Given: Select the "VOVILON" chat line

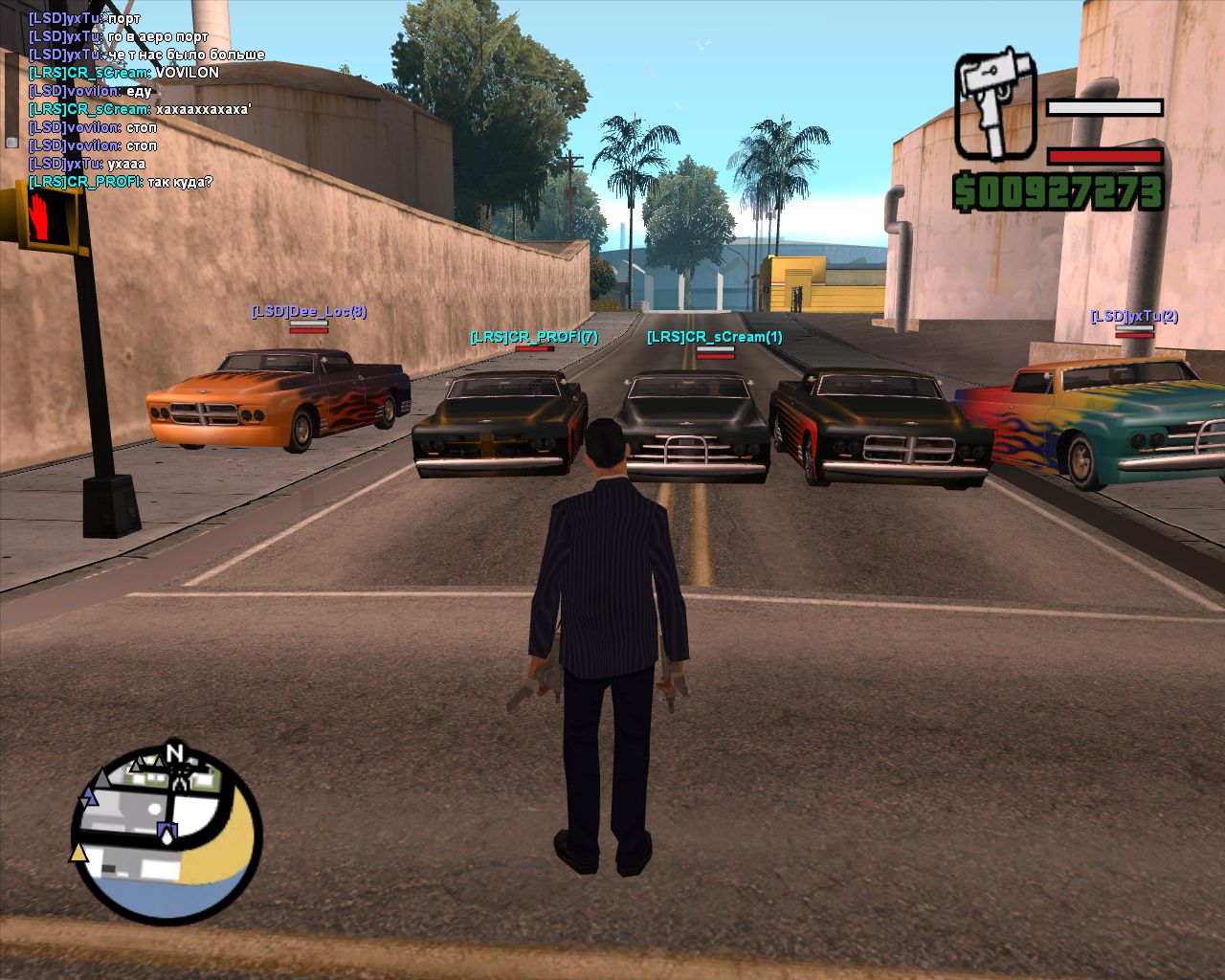Looking at the screenshot, I should pos(124,73).
